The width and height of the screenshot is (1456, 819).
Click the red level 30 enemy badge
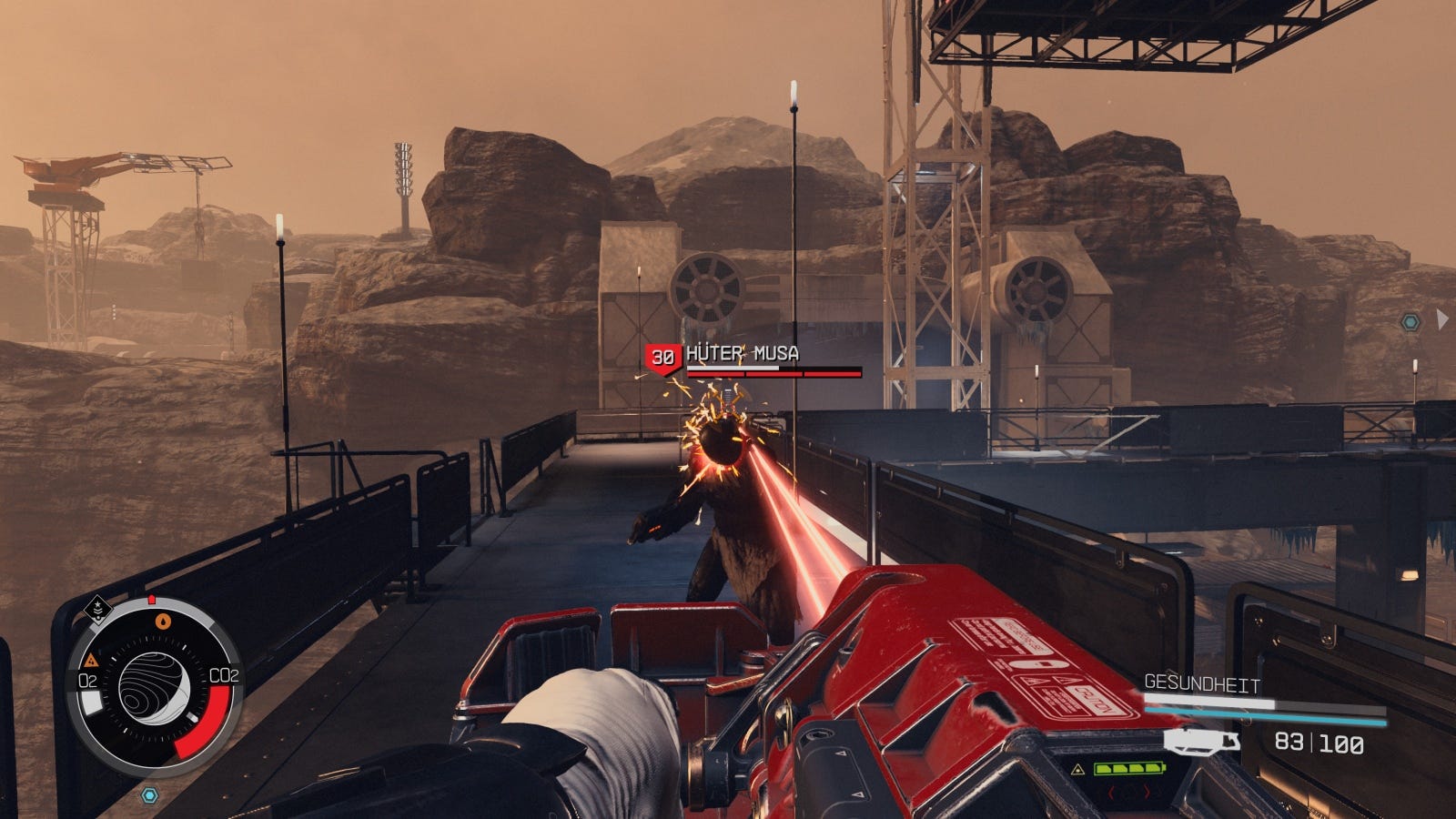coord(662,358)
